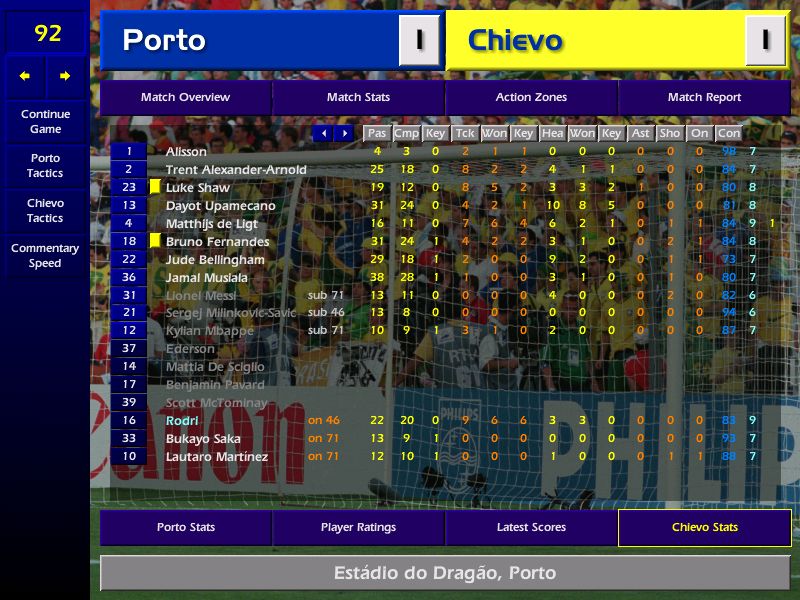Screen dimensions: 800x600
Task: Click the yellow right arrow in sidebar
Action: tap(65, 76)
